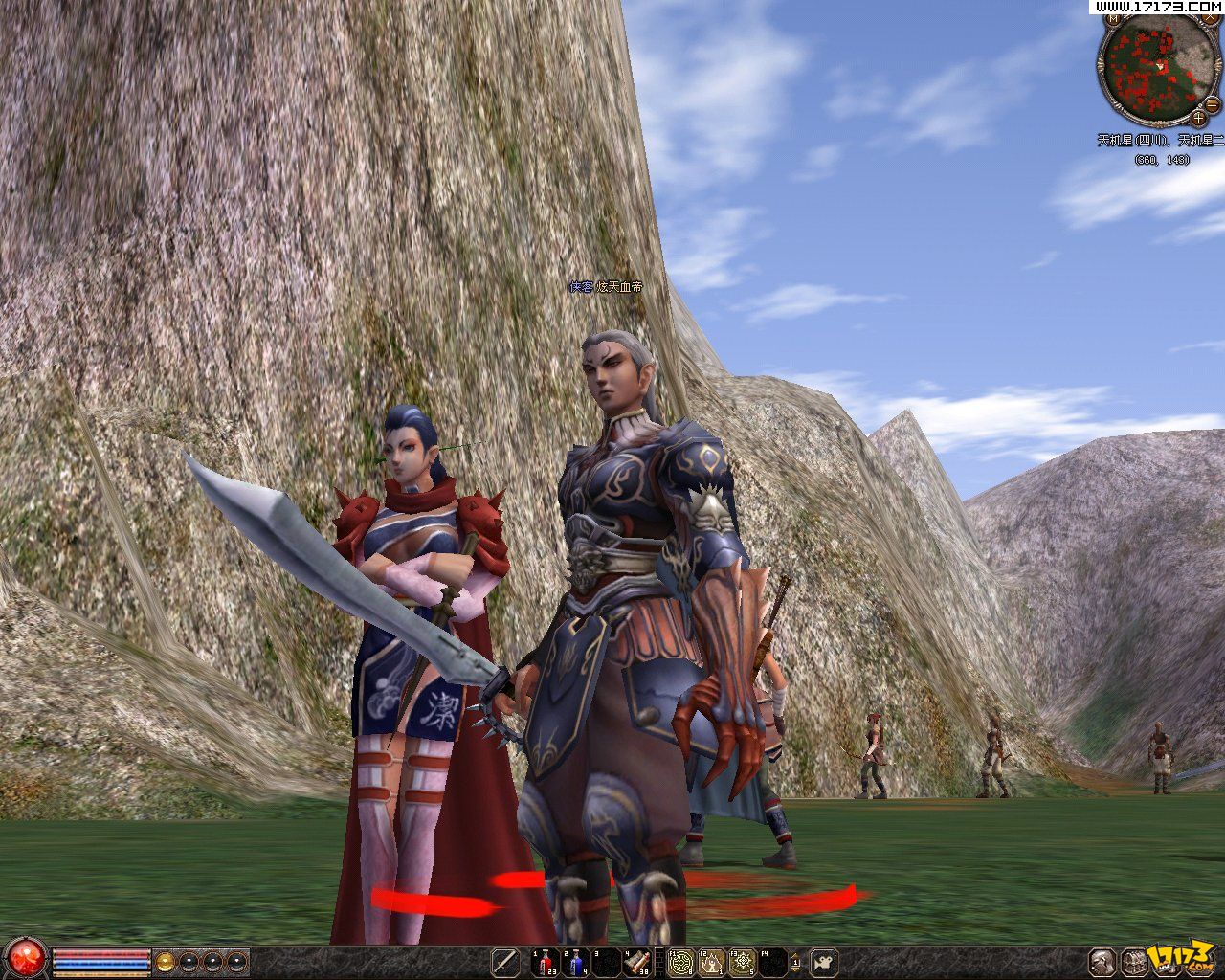Image resolution: width=1225 pixels, height=980 pixels.
Task: Open the inventory pouch icon near the hotbar
Action: tap(1135, 963)
